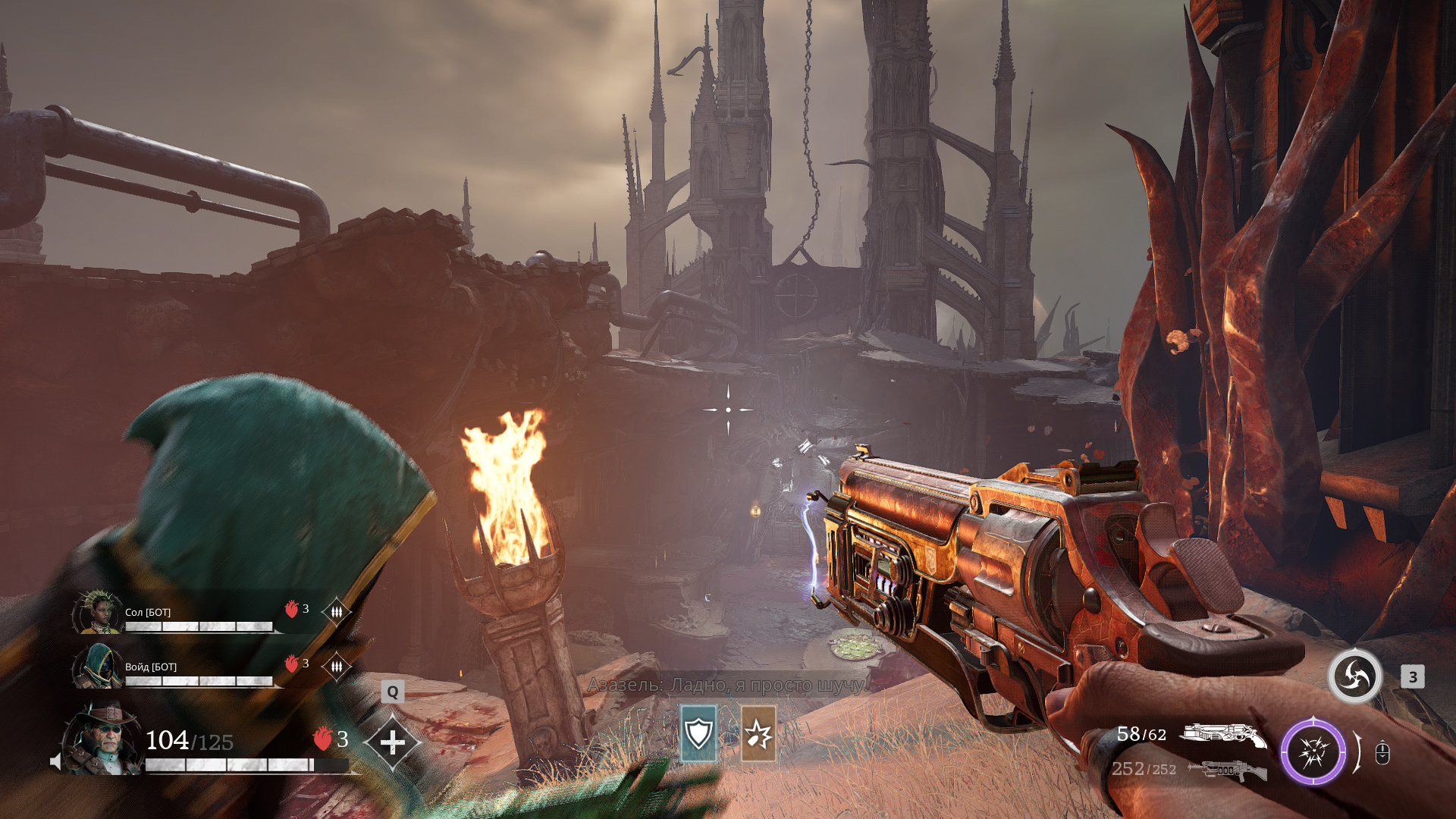Click the diamond icon beside Сол's health
The width and height of the screenshot is (1456, 819).
point(336,610)
